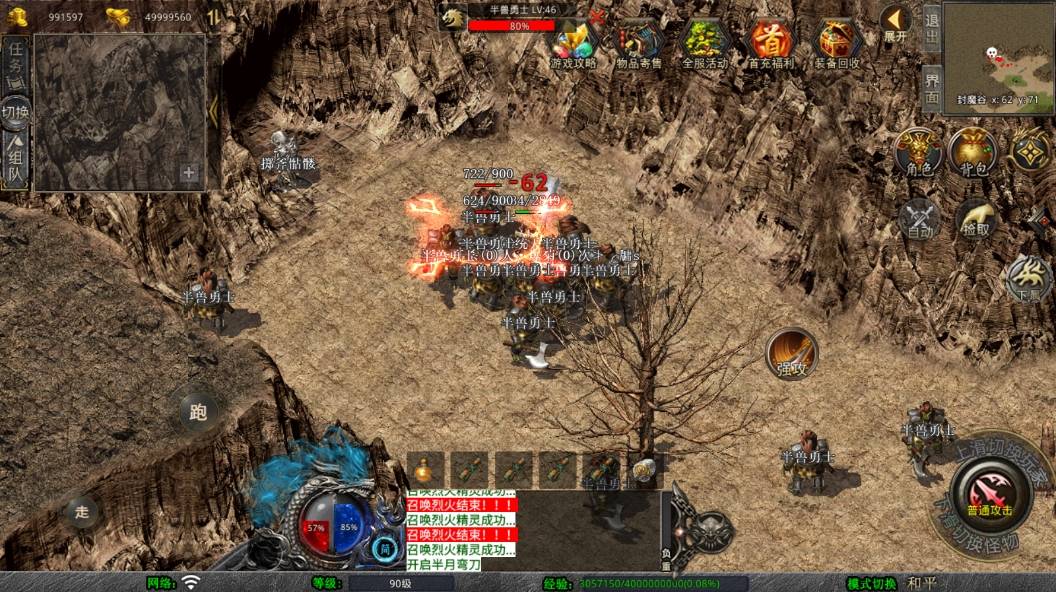Open the 物品寄售 consignment shop
This screenshot has width=1056, height=592.
coord(639,43)
